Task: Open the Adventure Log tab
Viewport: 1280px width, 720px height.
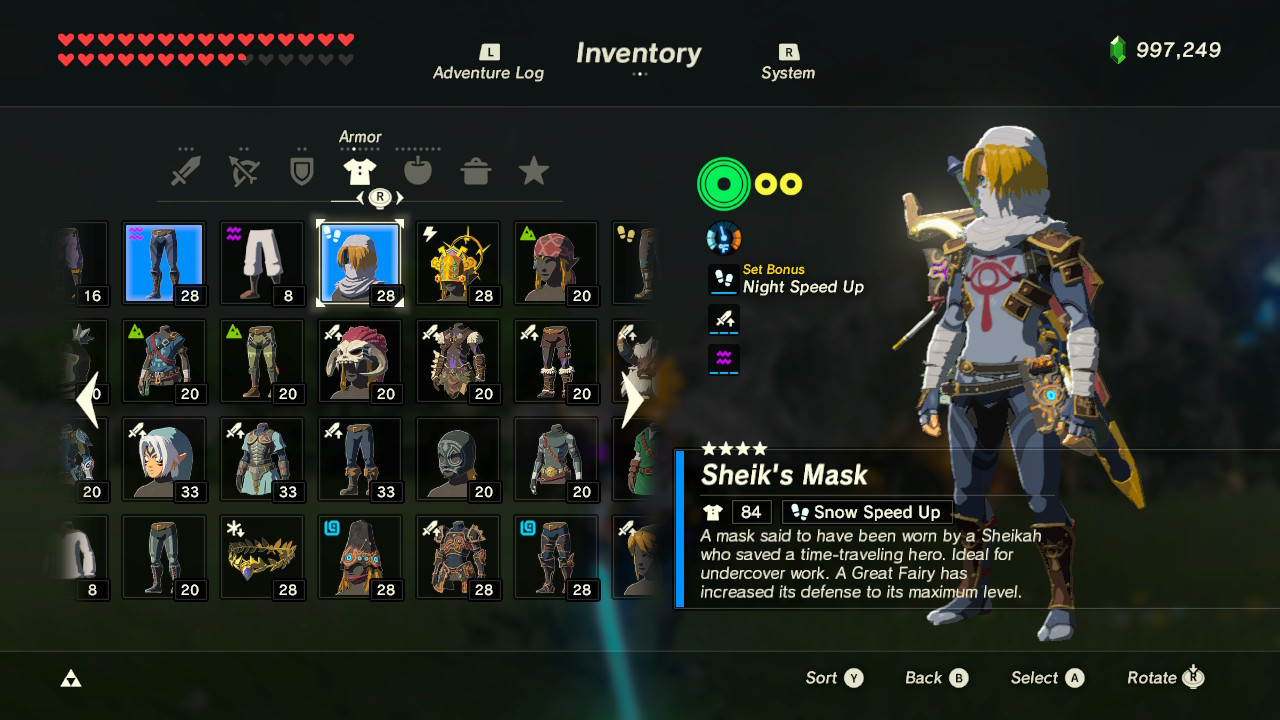Action: pos(488,62)
